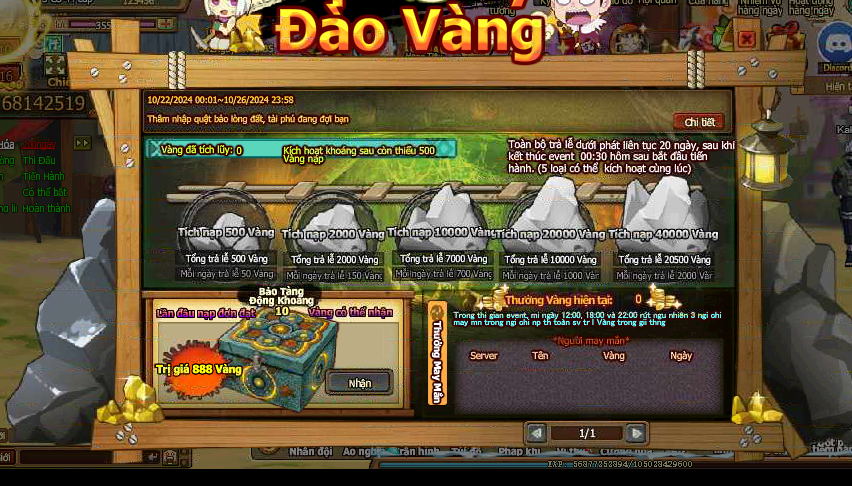Select the Tích nạp 2000 Vàng ore

click(x=333, y=222)
